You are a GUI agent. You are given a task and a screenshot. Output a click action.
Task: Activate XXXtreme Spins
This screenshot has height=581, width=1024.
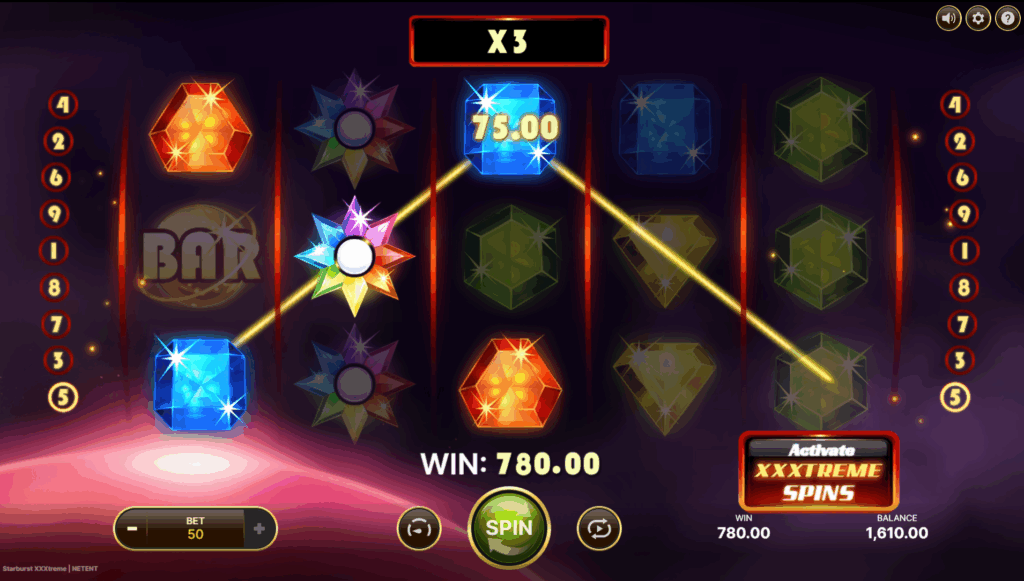818,470
